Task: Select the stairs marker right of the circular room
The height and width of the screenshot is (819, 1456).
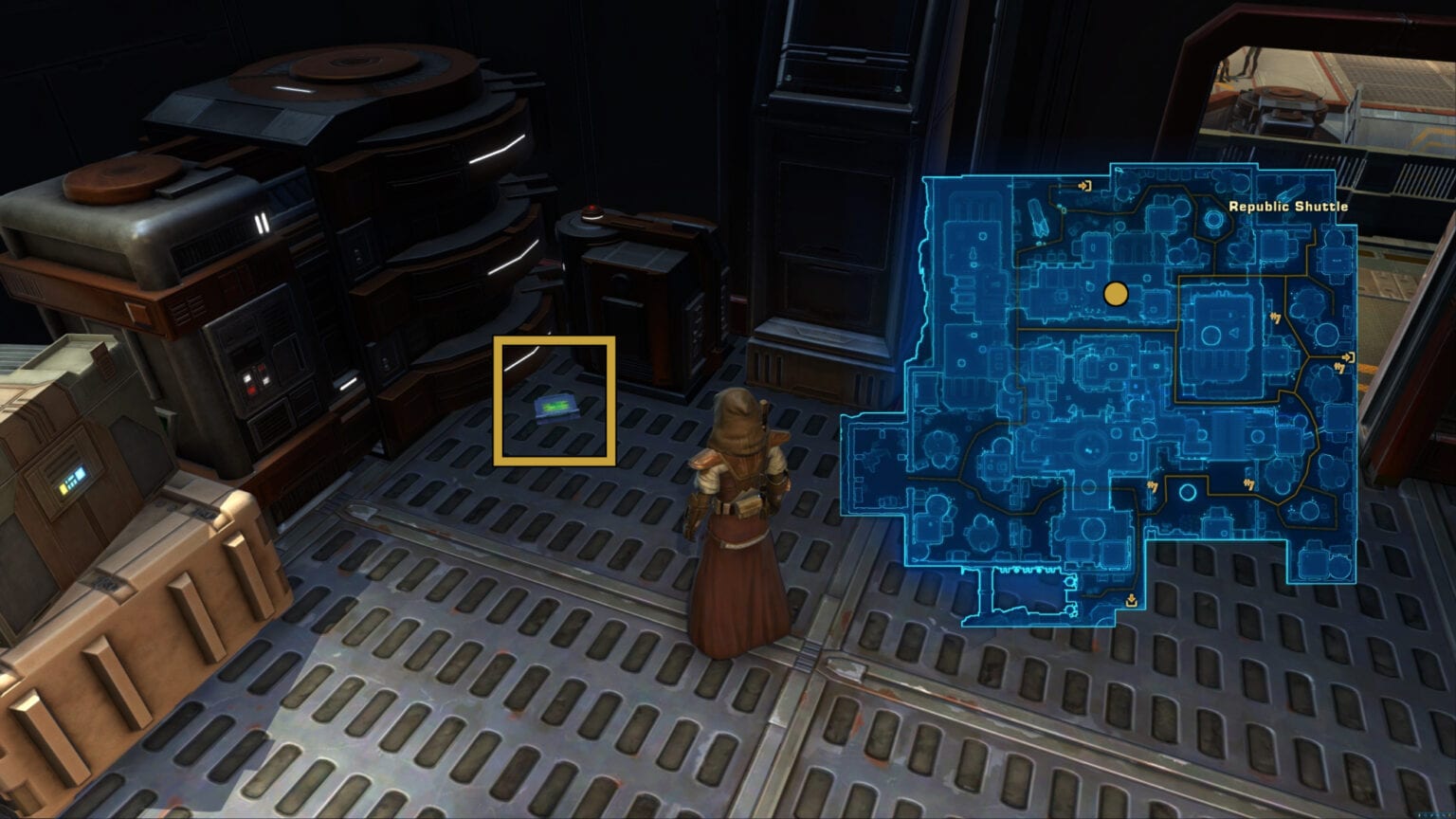Action: coord(1249,483)
